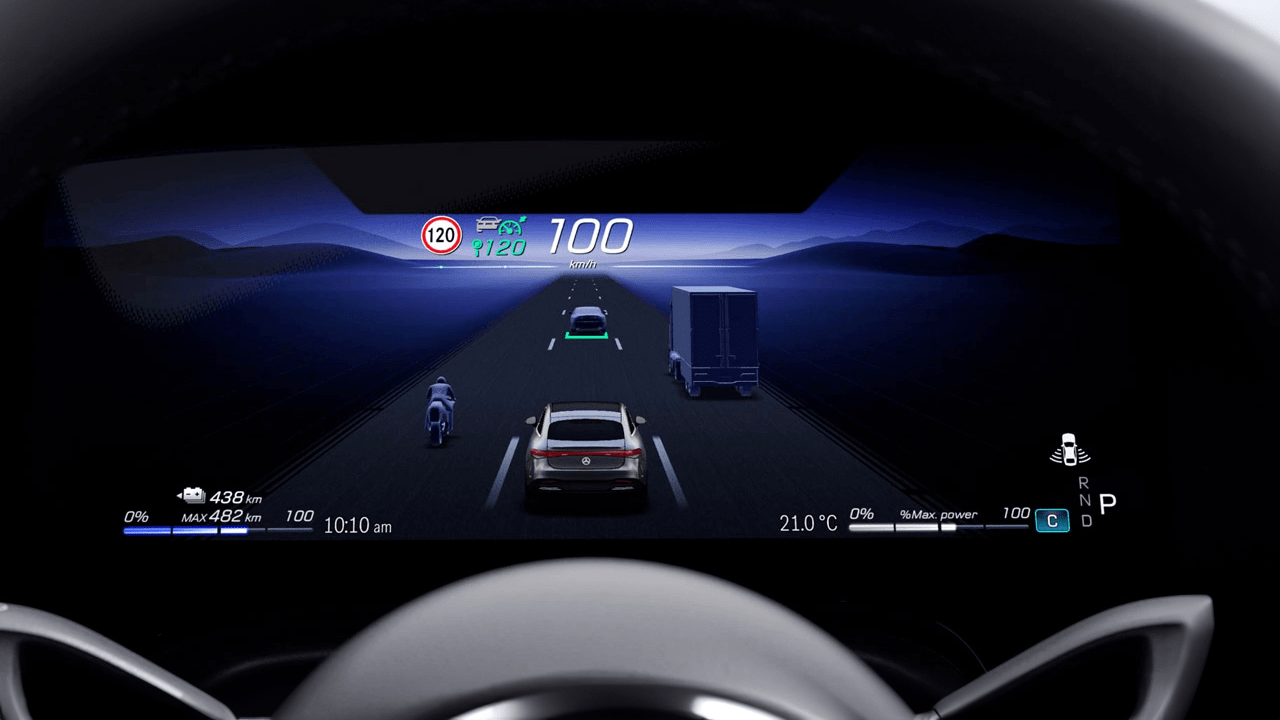Toggle the C comfort drive mode badge
Screen dimensions: 1280x720
[1051, 520]
